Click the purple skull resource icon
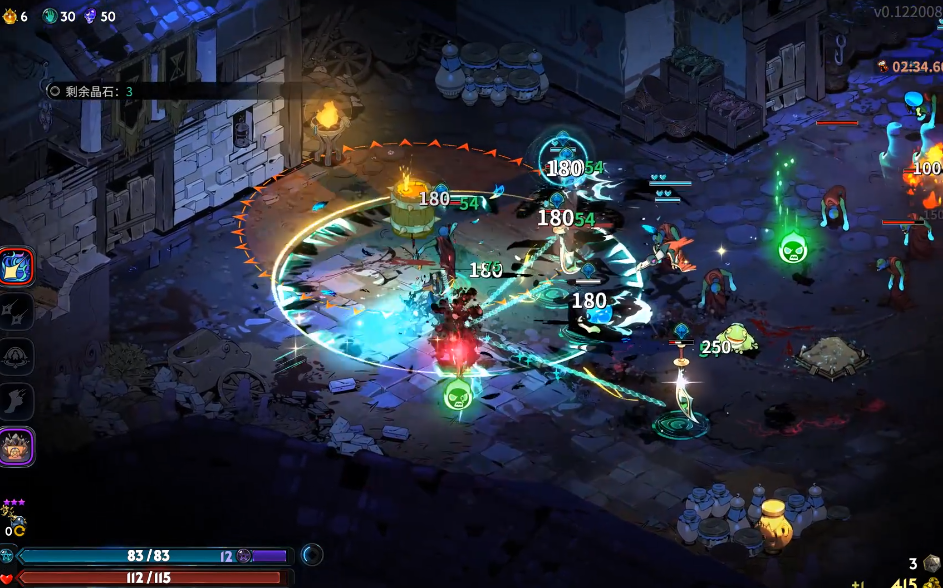 (x=90, y=16)
